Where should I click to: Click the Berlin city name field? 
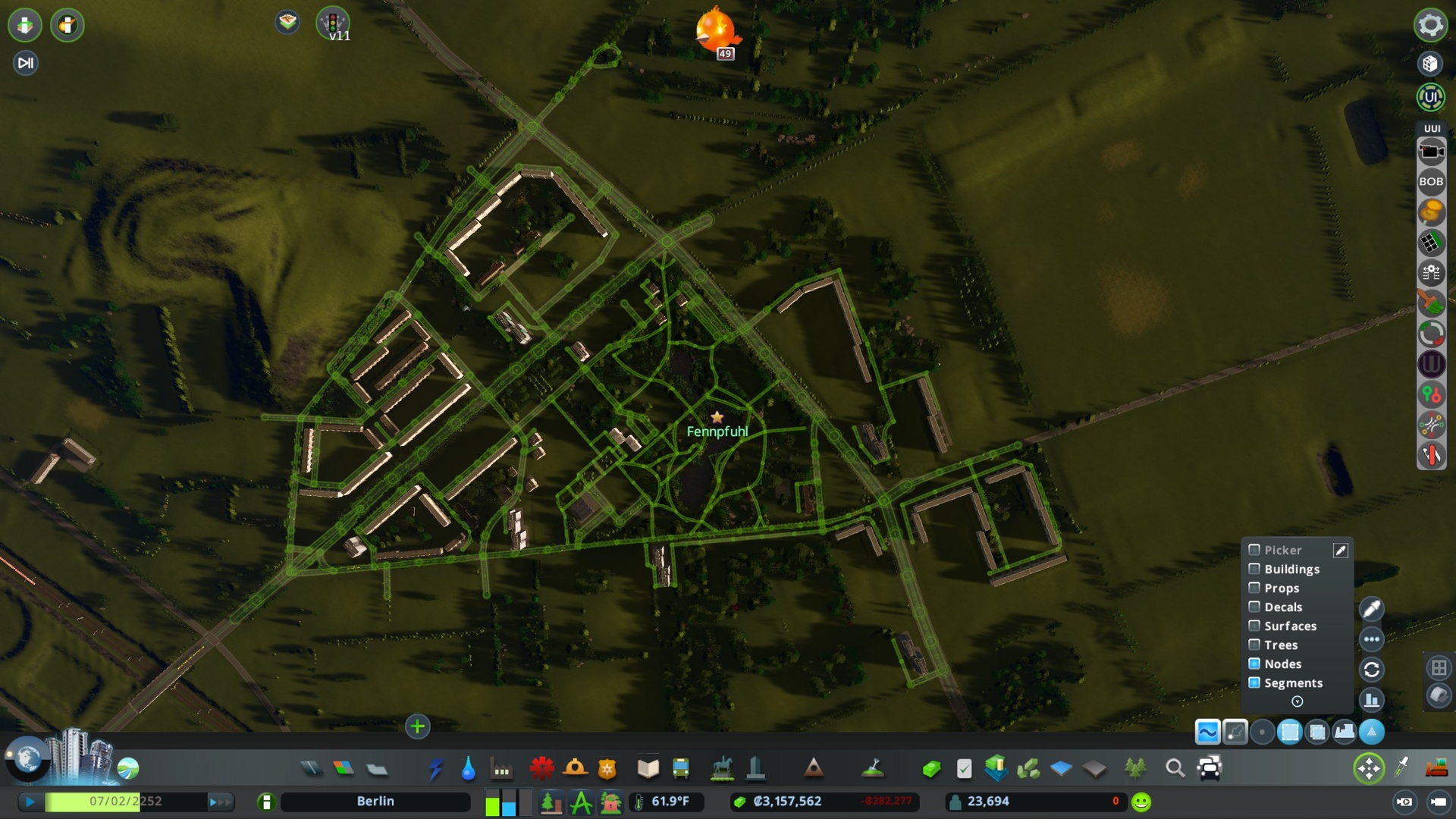click(x=375, y=801)
